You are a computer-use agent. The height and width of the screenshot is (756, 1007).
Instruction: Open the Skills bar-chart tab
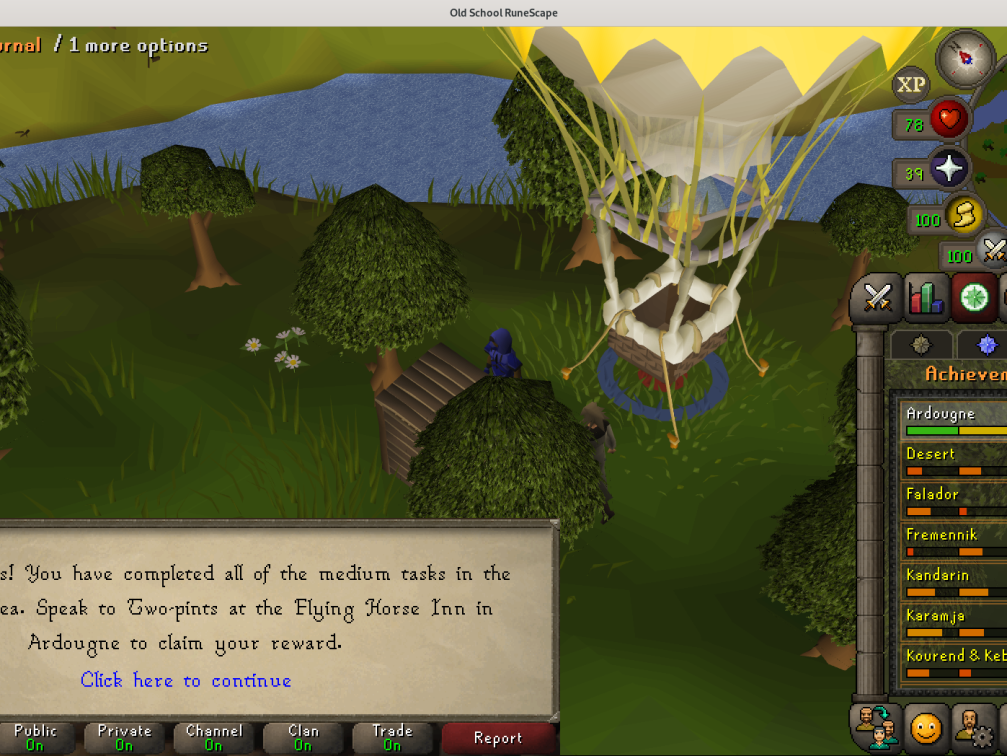pyautogui.click(x=926, y=298)
